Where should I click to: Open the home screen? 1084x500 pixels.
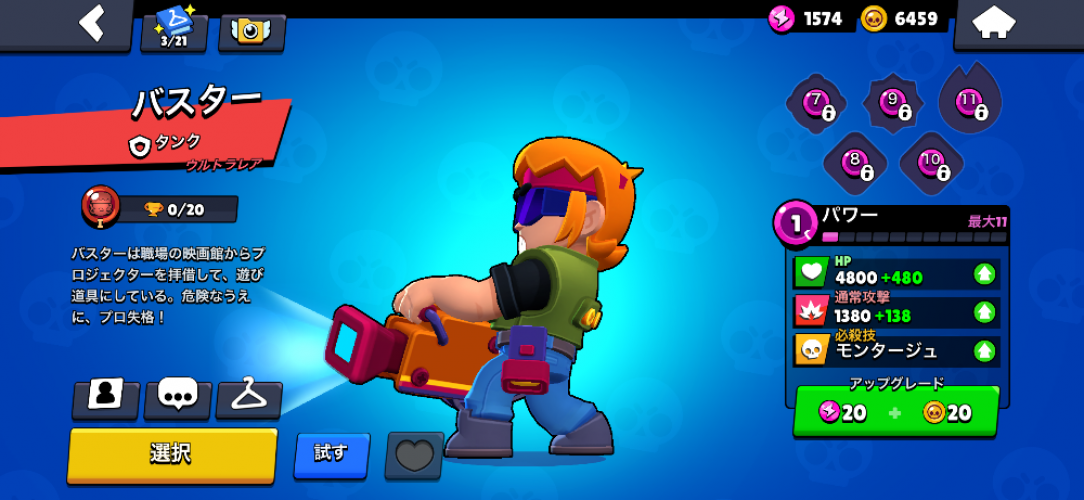click(994, 24)
